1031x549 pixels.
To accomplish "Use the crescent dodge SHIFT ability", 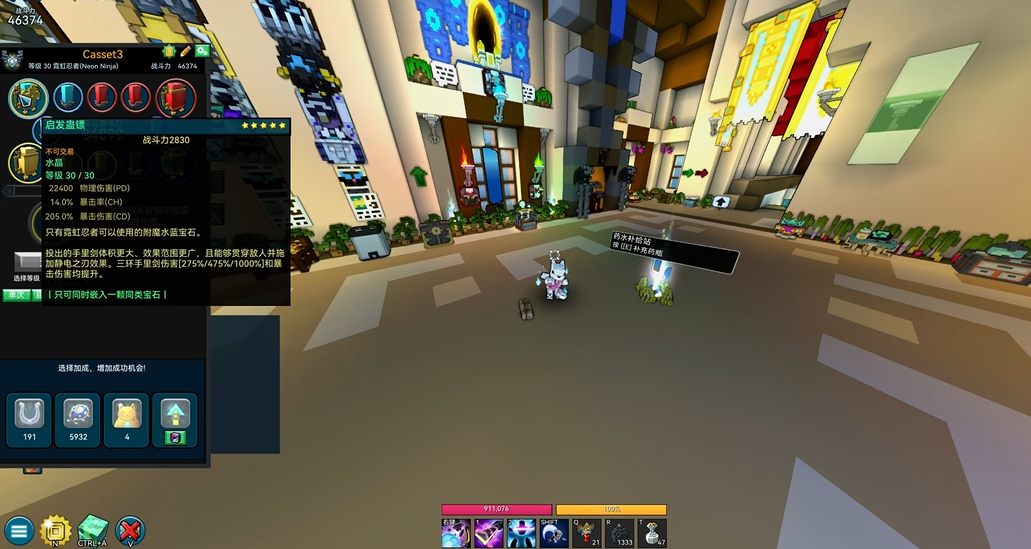I will click(553, 532).
